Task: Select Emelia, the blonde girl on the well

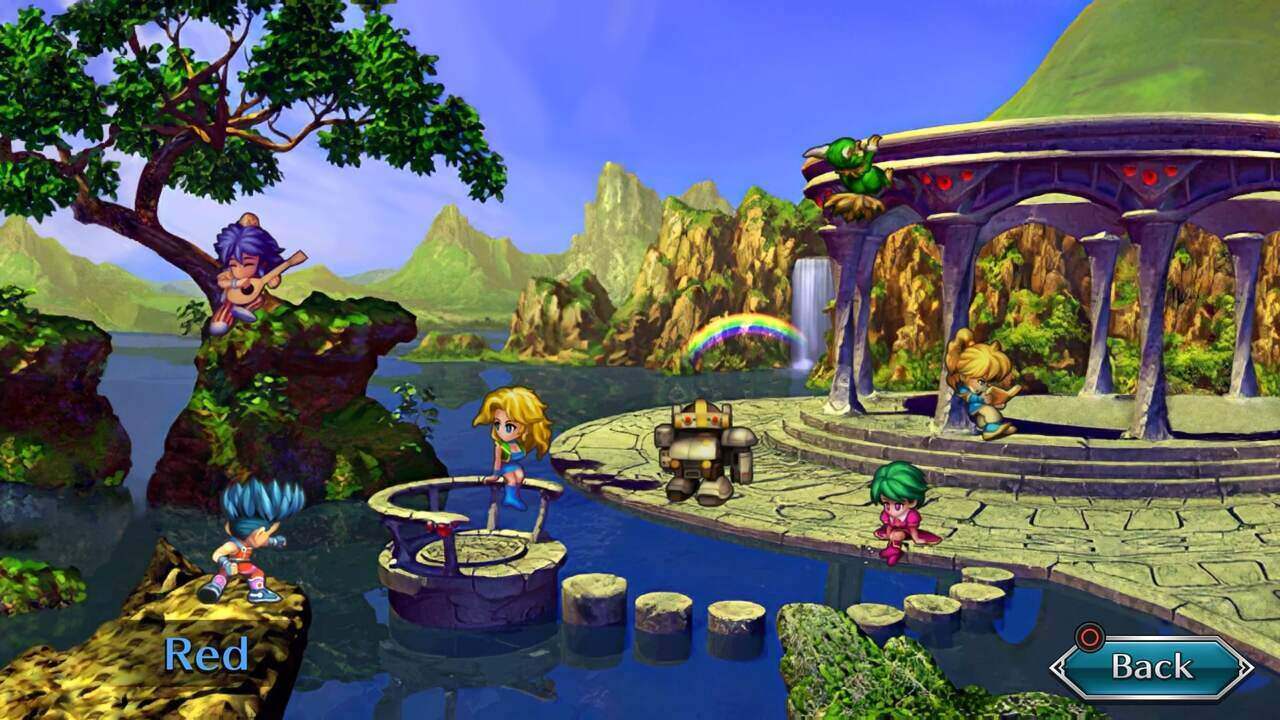Action: pyautogui.click(x=510, y=450)
